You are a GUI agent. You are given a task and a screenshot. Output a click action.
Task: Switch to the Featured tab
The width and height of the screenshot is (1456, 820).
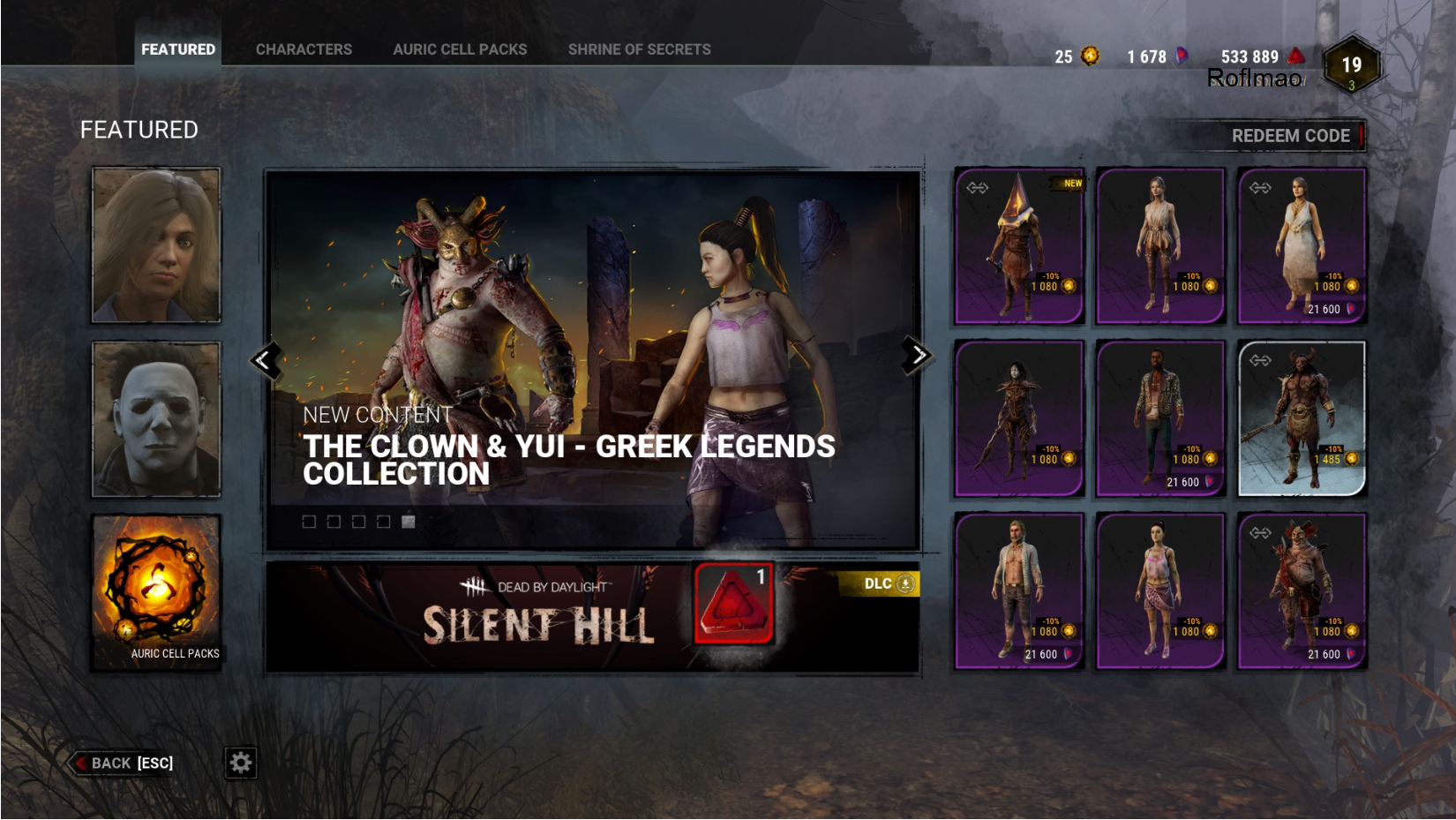pyautogui.click(x=177, y=49)
